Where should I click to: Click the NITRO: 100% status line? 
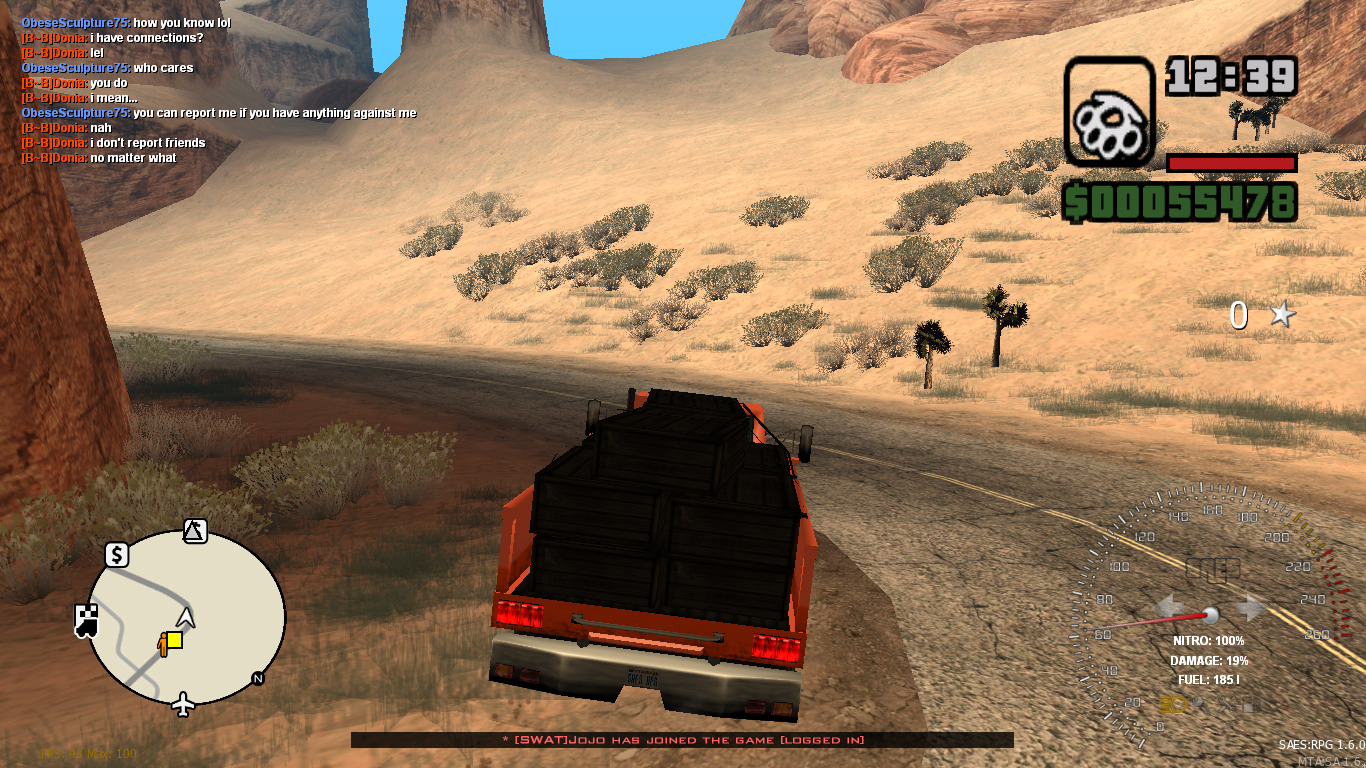point(1207,640)
